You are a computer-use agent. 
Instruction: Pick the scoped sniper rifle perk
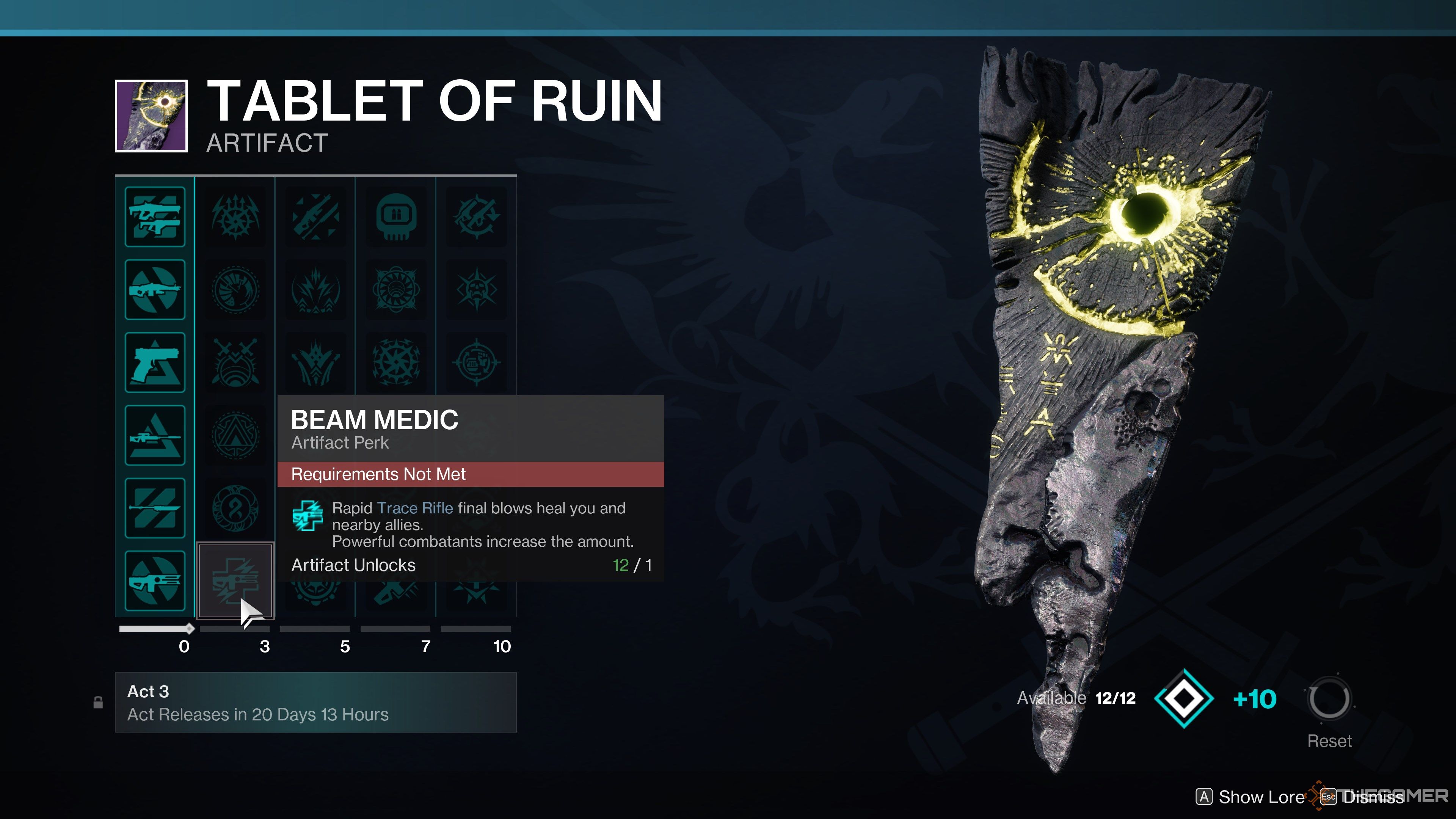(155, 435)
